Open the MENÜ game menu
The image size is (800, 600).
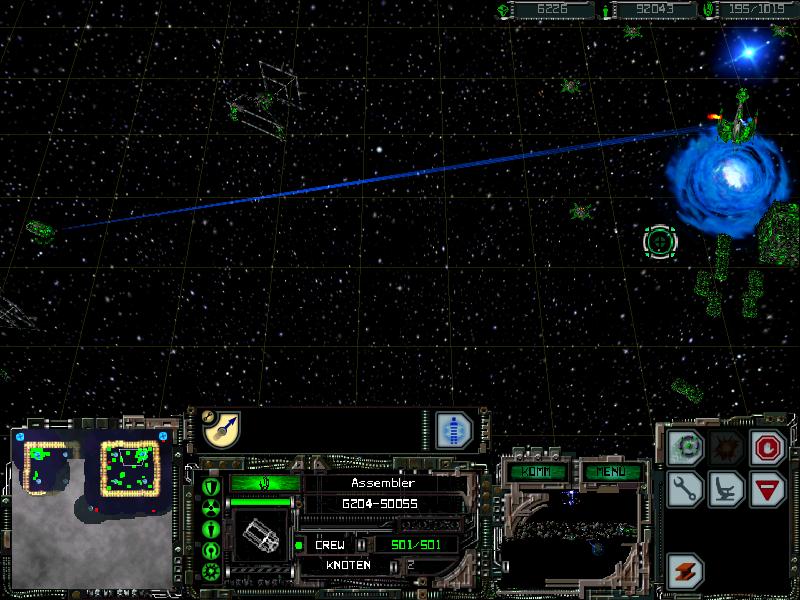(605, 471)
